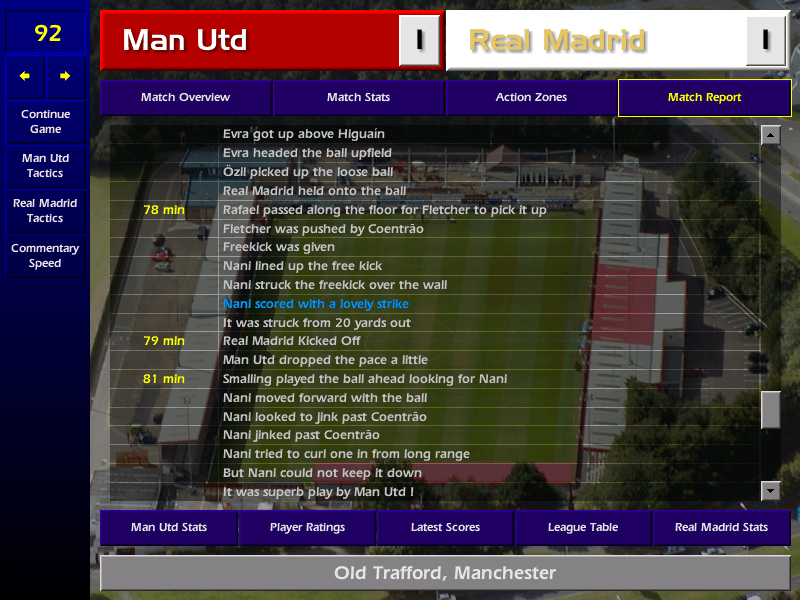Select the Match Report tab
The image size is (800, 600).
point(704,98)
